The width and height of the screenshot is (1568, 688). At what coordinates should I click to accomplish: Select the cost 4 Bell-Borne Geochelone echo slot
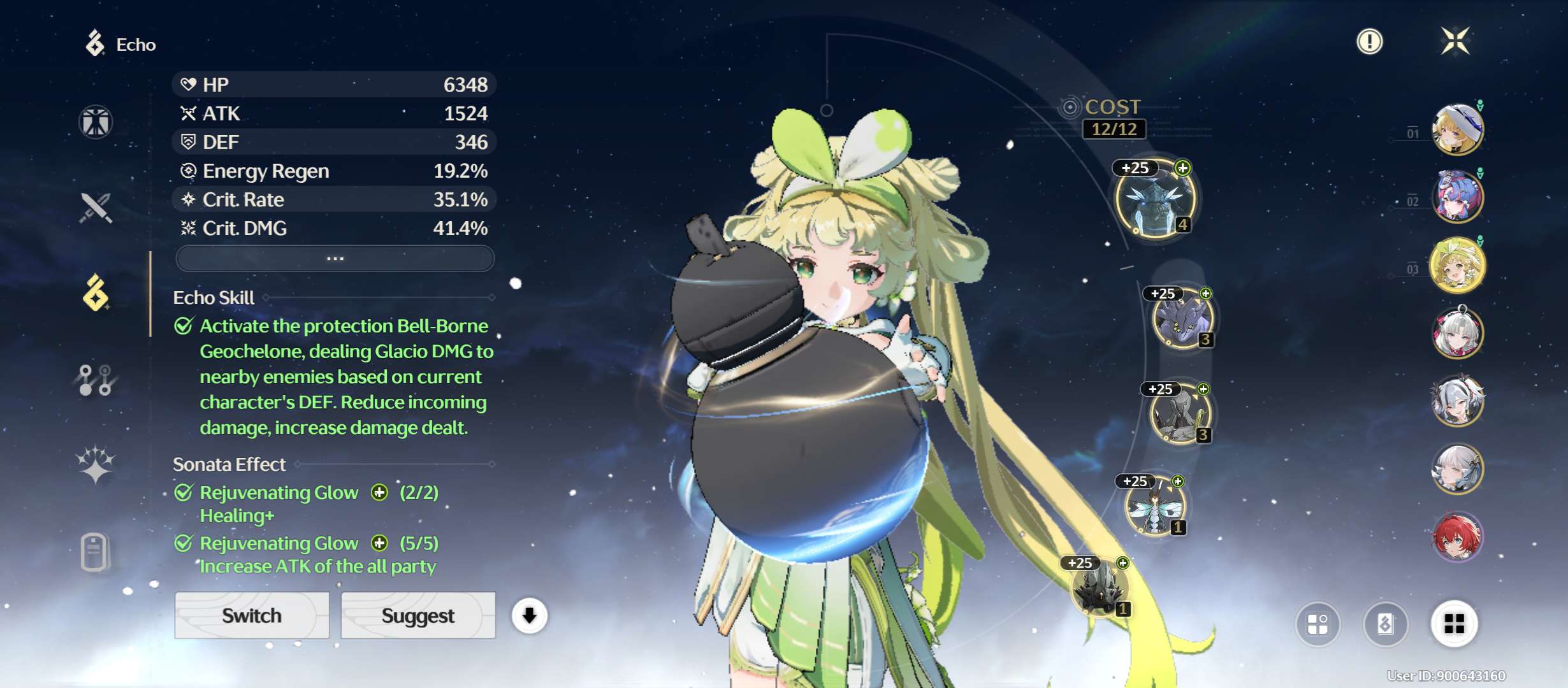pos(1154,199)
